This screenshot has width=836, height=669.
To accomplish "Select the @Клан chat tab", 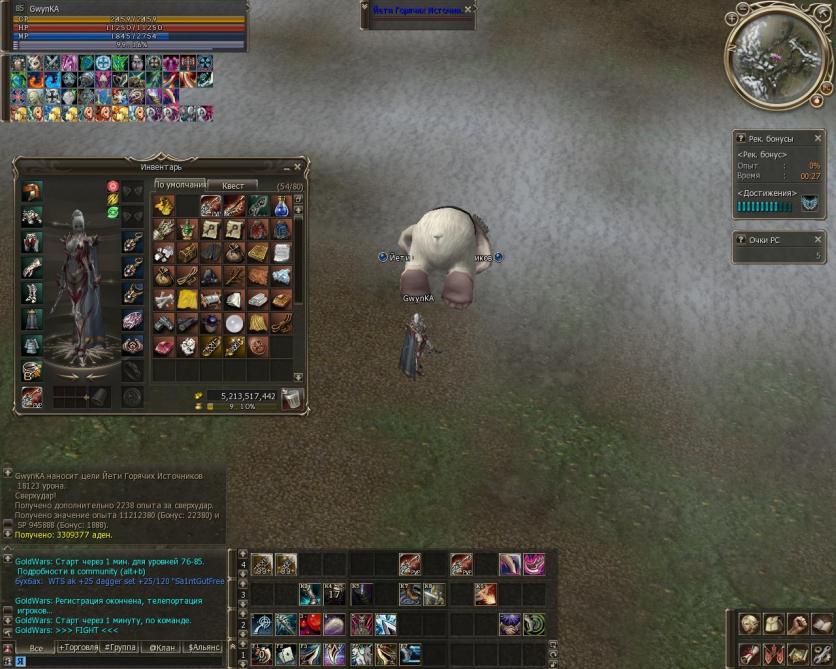I will tap(163, 648).
